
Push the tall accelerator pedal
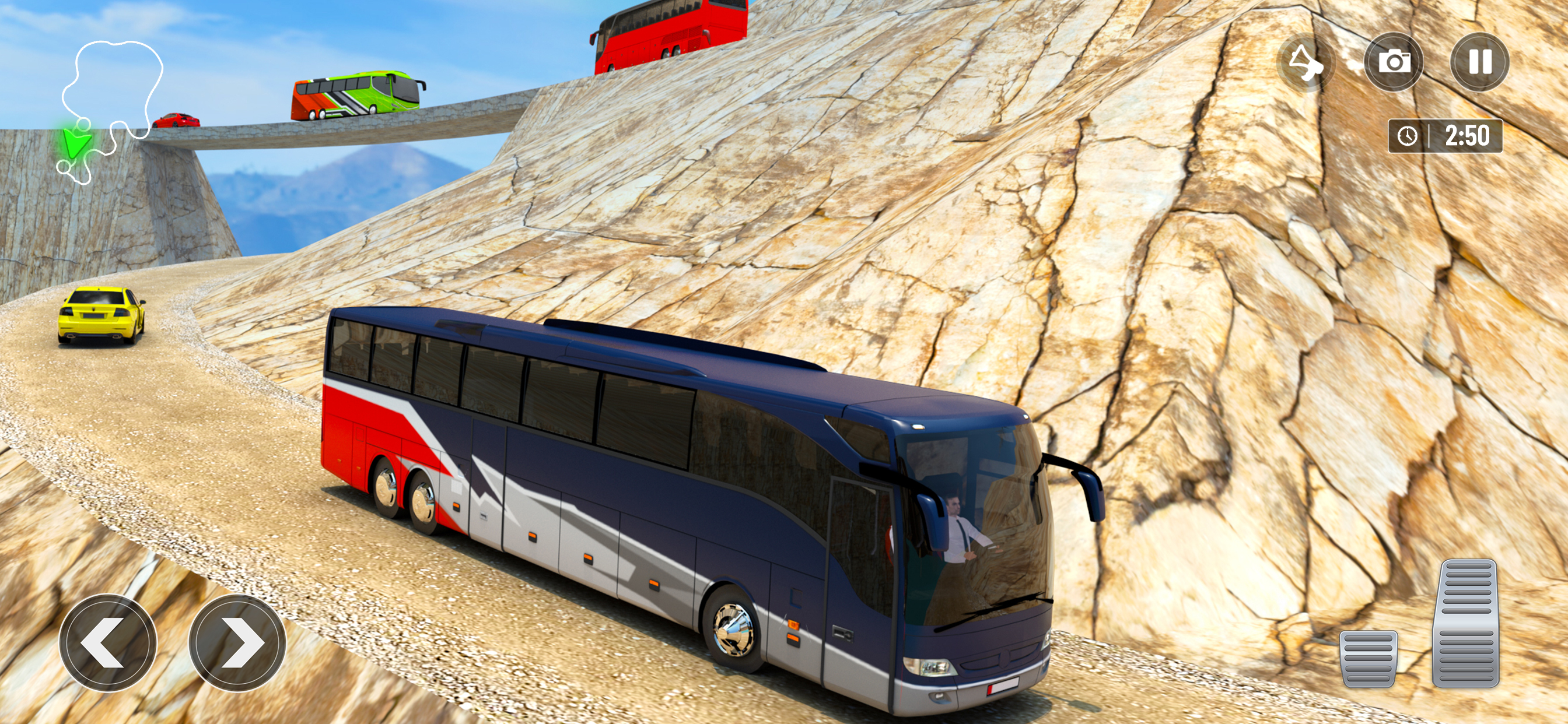[x=1466, y=623]
